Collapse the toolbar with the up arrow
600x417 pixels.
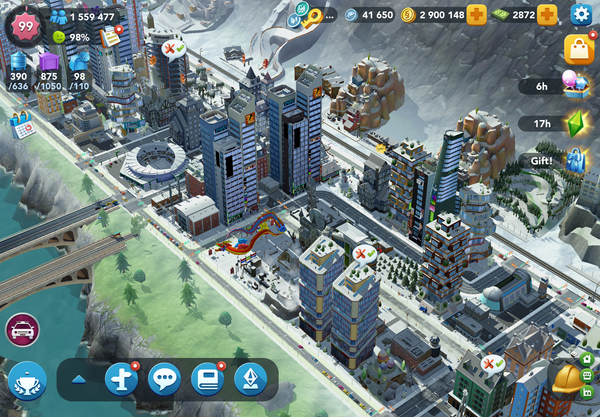pyautogui.click(x=78, y=378)
